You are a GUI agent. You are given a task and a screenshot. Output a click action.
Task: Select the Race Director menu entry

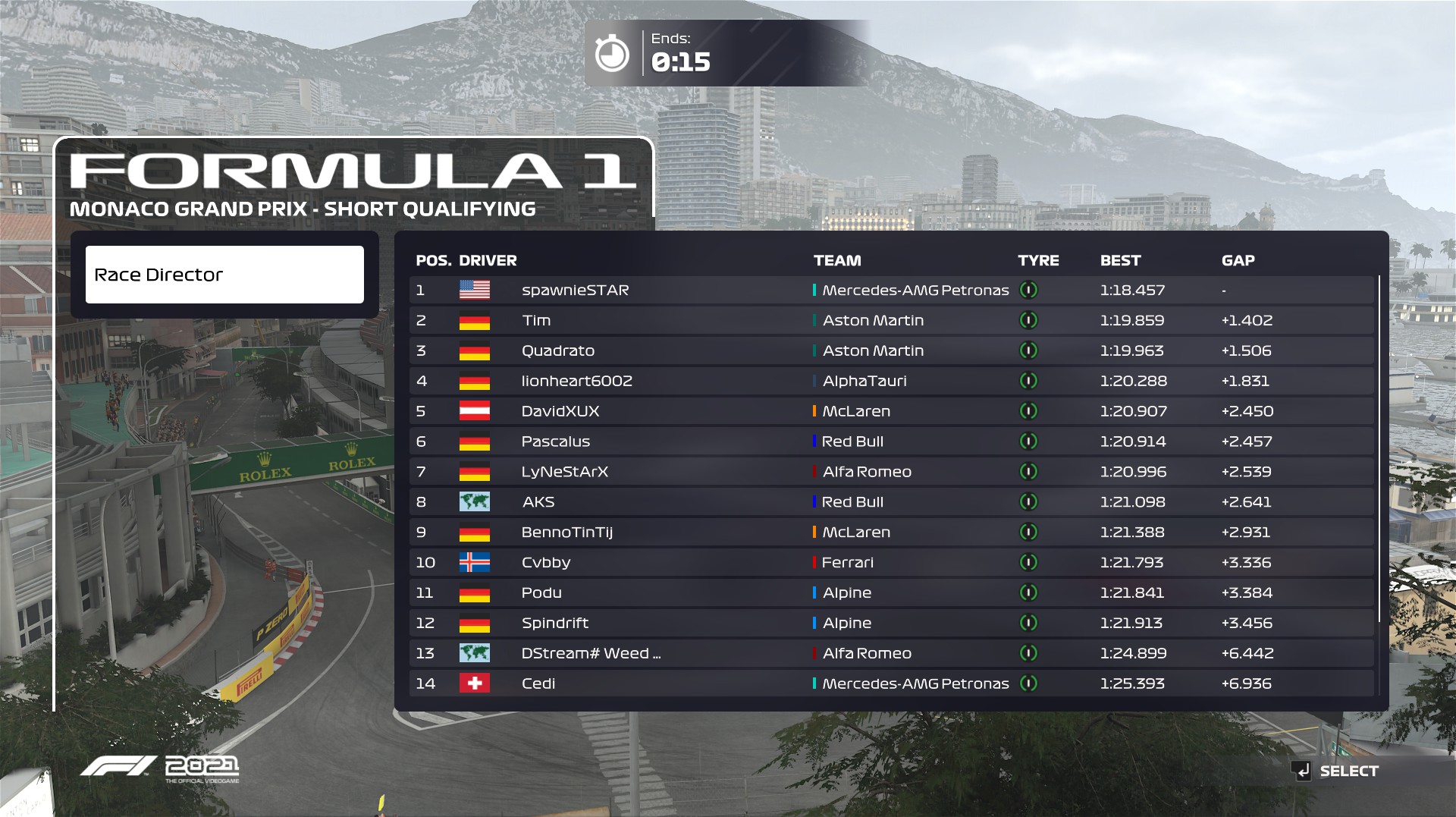coord(224,275)
